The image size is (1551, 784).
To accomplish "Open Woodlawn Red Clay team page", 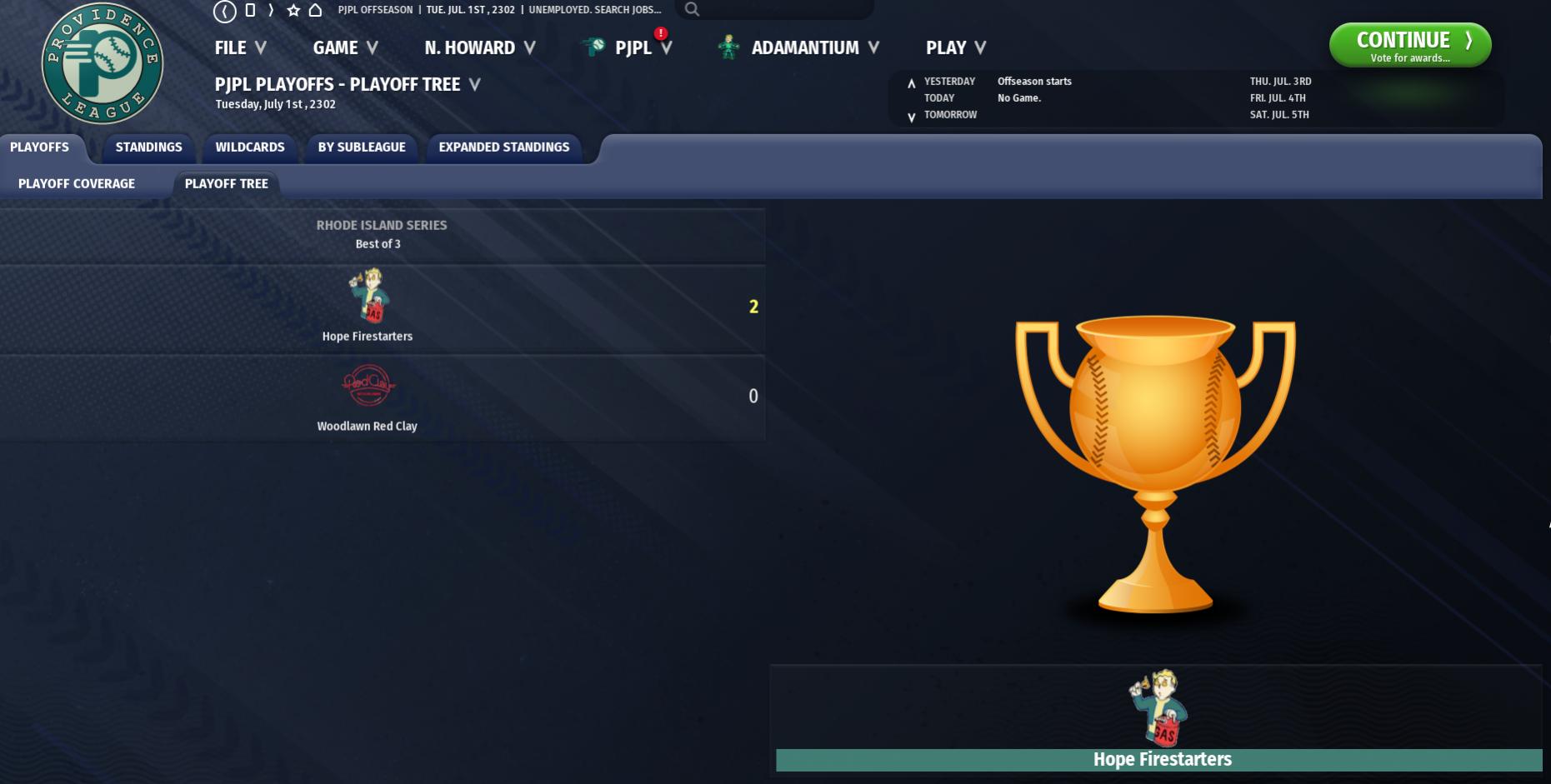I will coord(368,426).
